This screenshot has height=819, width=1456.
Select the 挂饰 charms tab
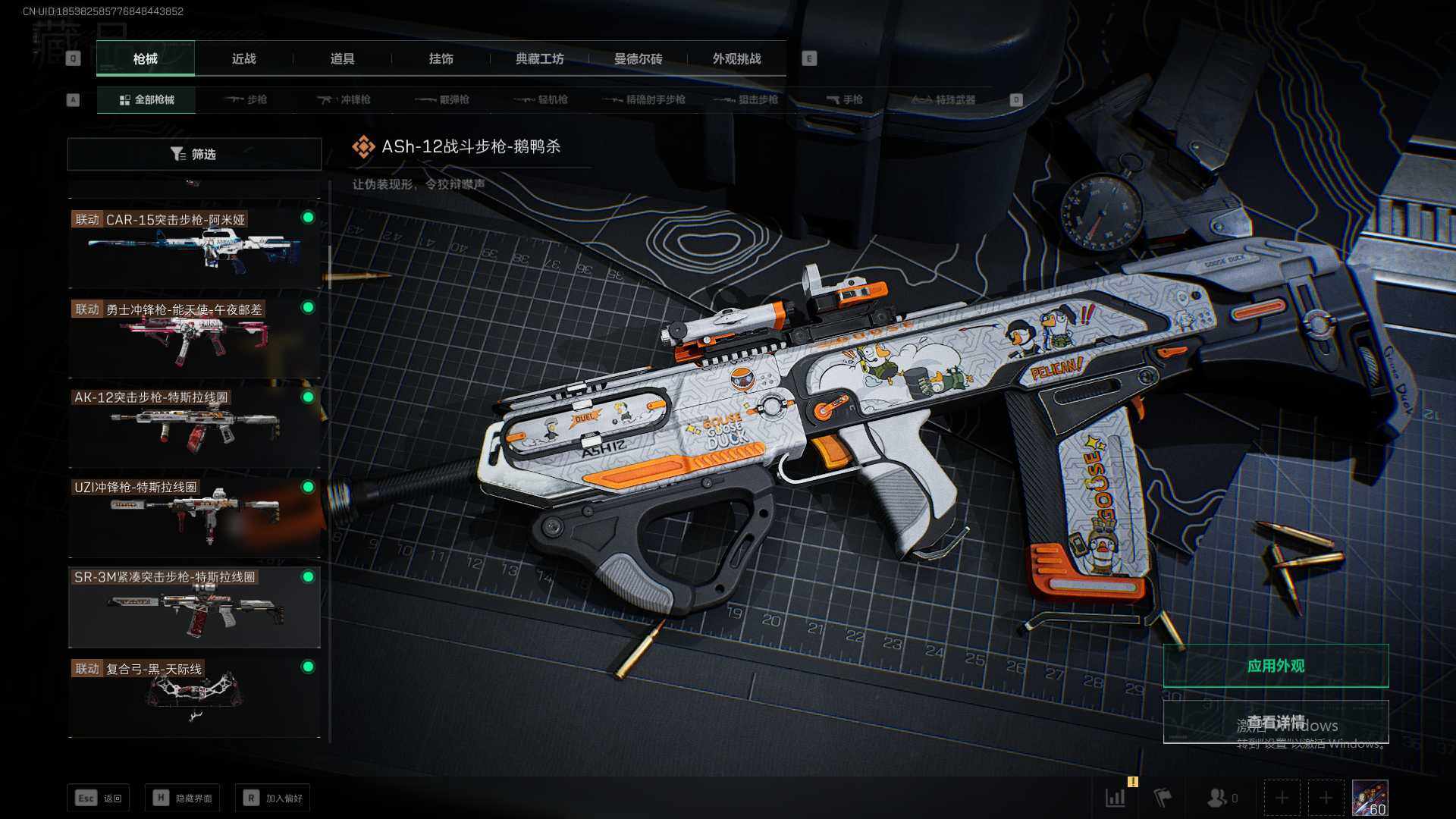click(441, 58)
